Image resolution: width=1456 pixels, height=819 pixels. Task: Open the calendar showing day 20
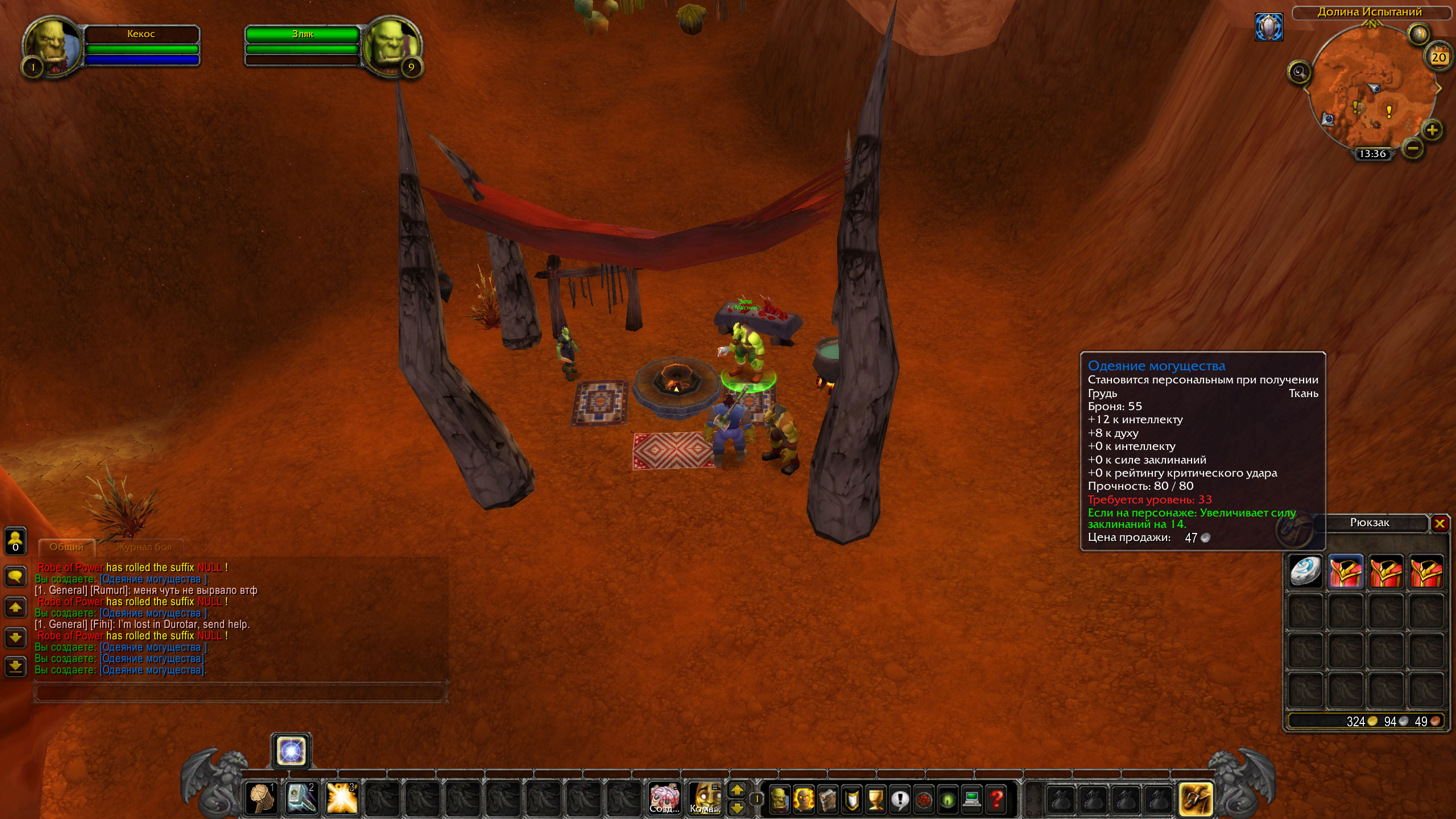pyautogui.click(x=1438, y=57)
